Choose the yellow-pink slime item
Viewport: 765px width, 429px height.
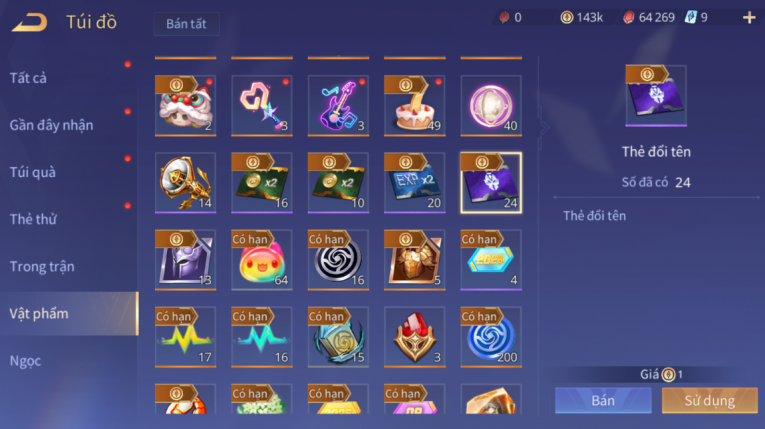coord(262,260)
